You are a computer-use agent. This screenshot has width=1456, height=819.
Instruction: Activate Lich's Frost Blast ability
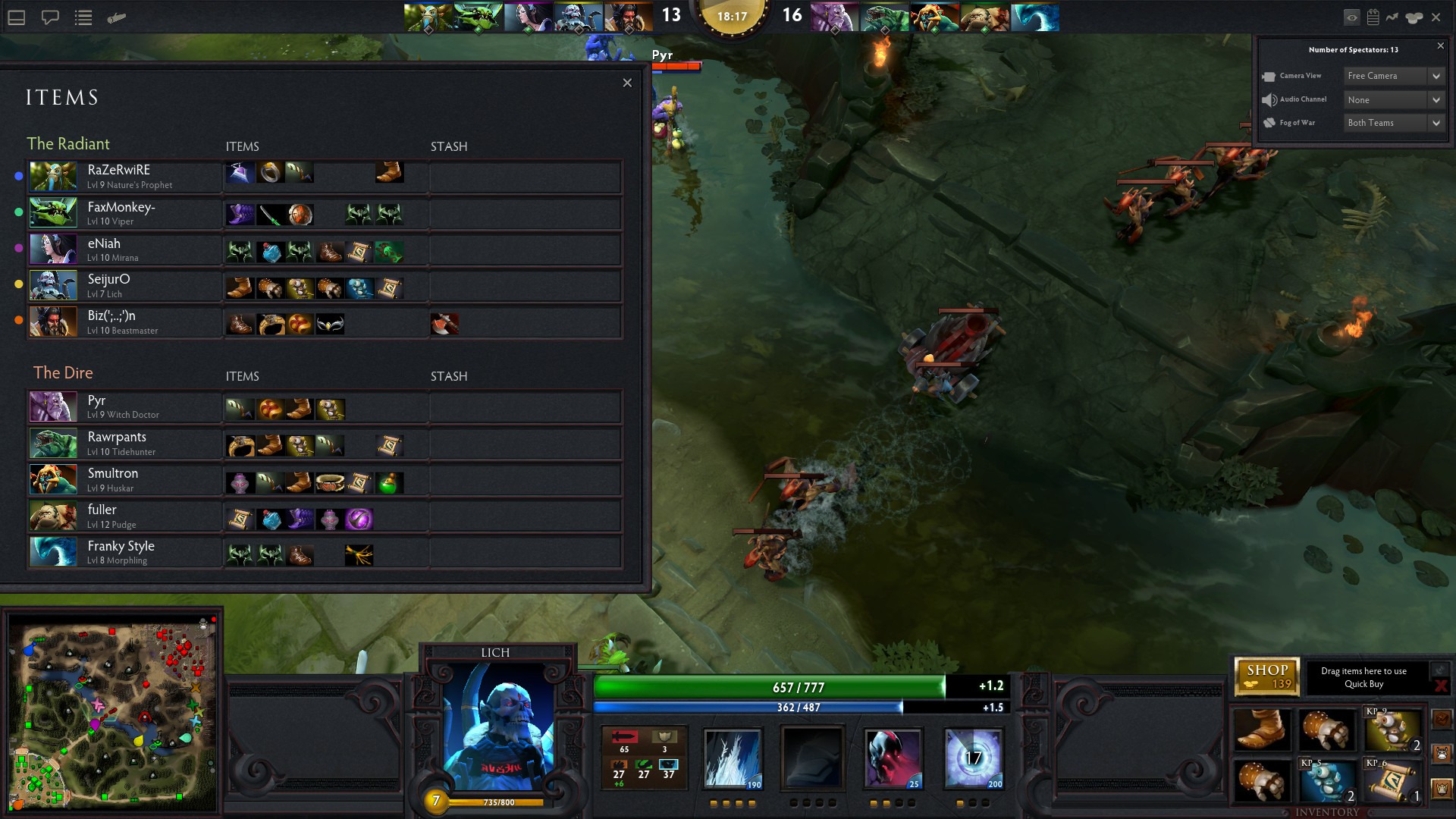click(733, 758)
